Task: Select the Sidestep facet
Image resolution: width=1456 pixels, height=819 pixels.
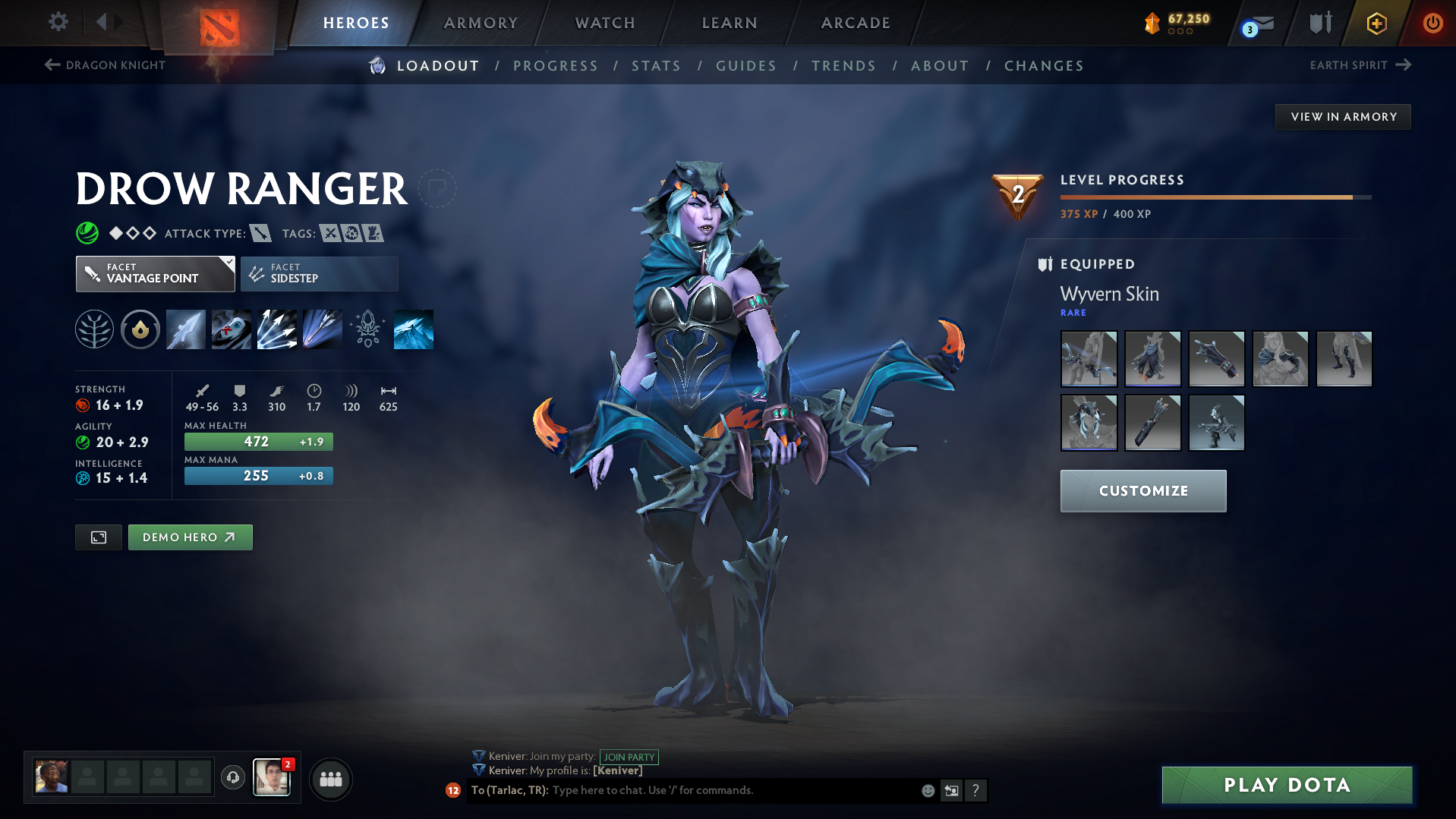Action: tap(319, 273)
